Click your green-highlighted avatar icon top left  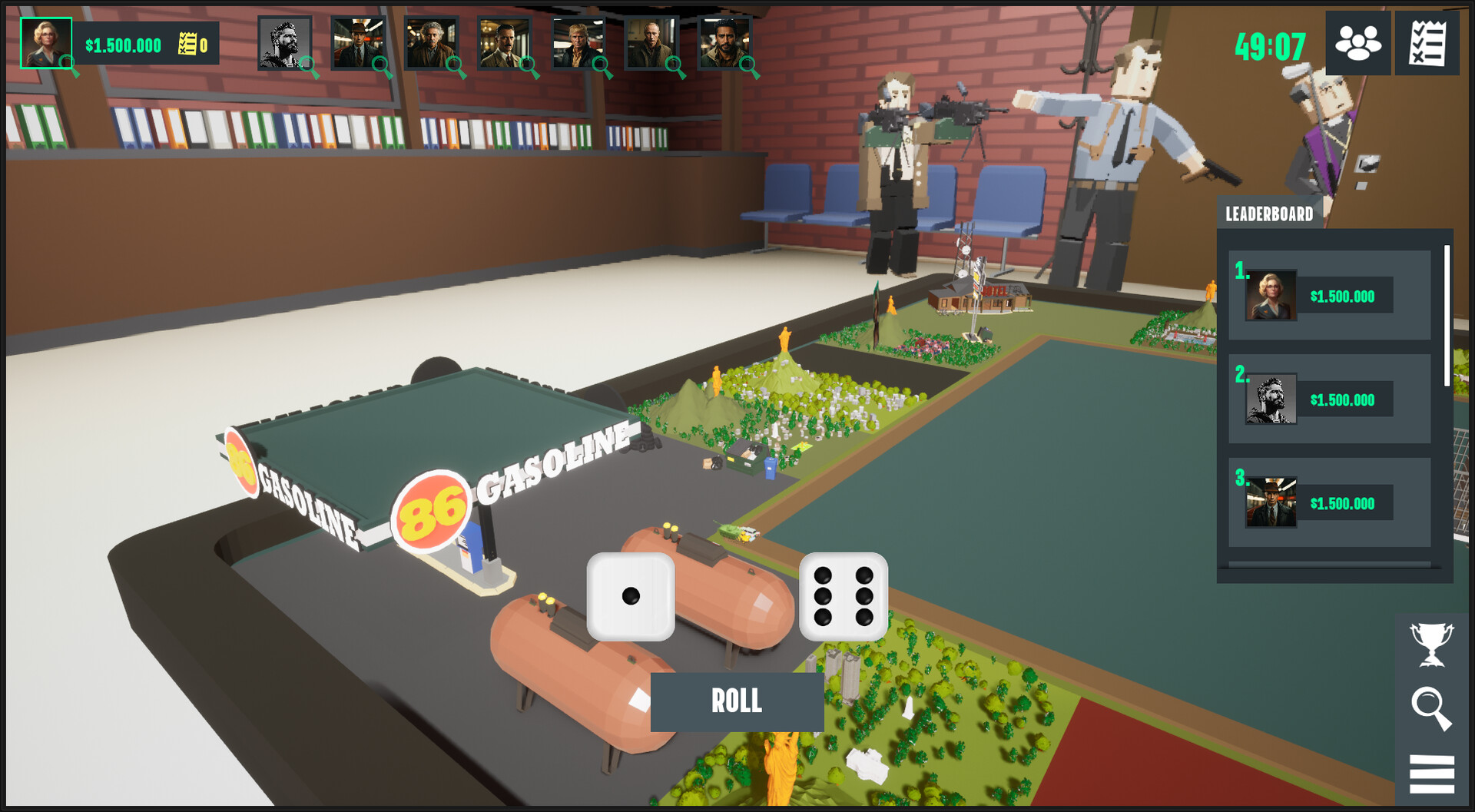point(46,42)
